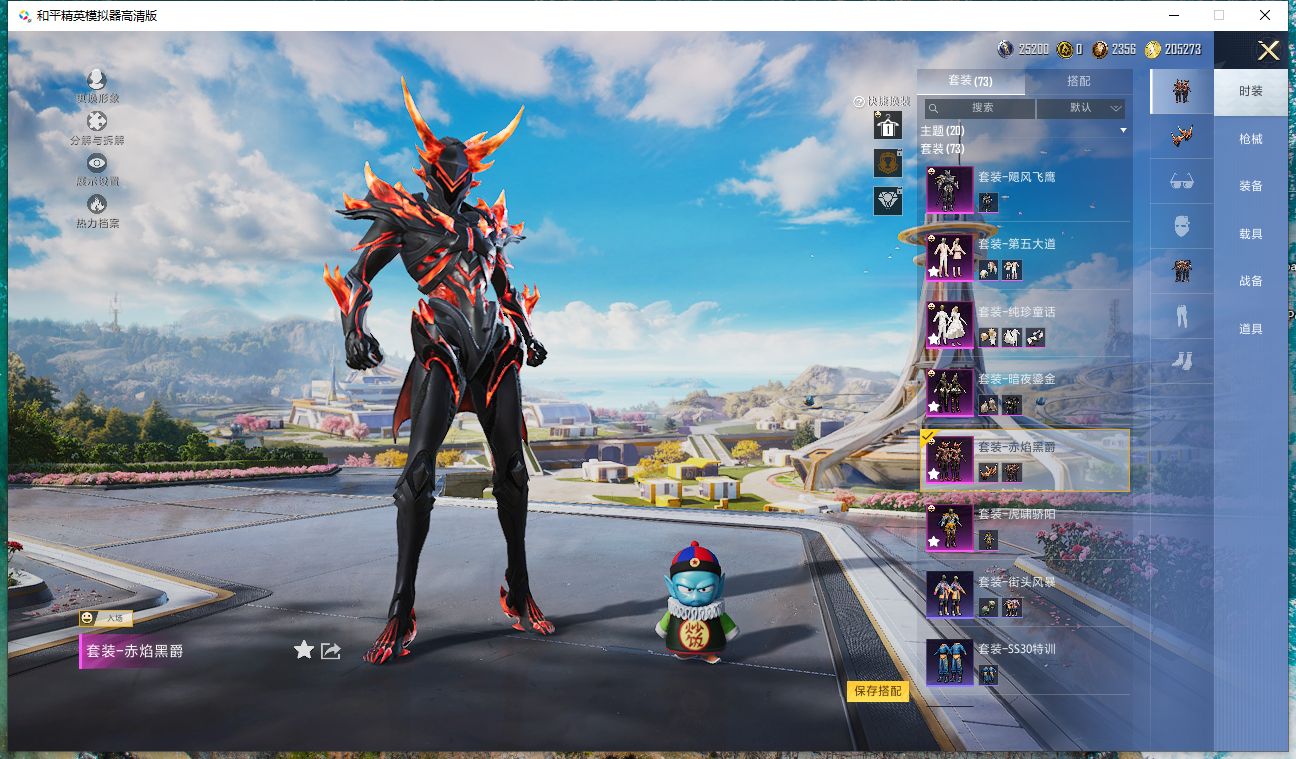
Task: Show the glasses subcategory
Action: tap(1181, 181)
